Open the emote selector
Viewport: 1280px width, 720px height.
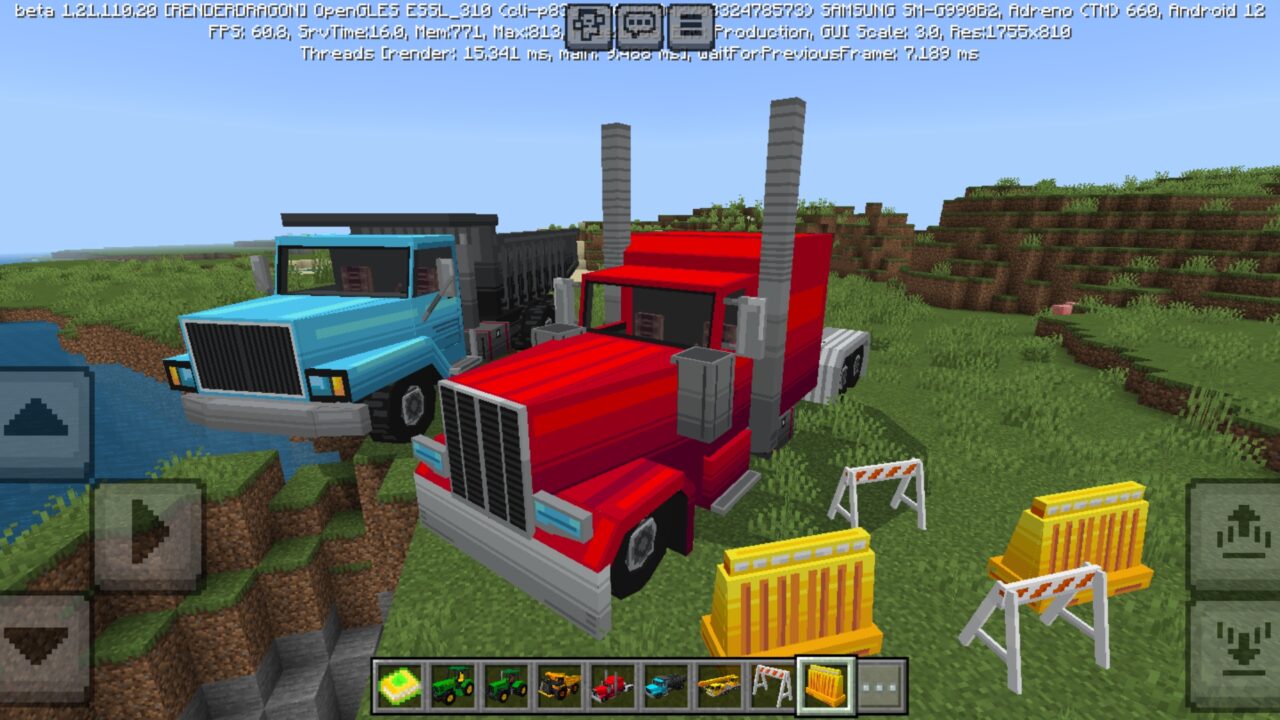[589, 23]
